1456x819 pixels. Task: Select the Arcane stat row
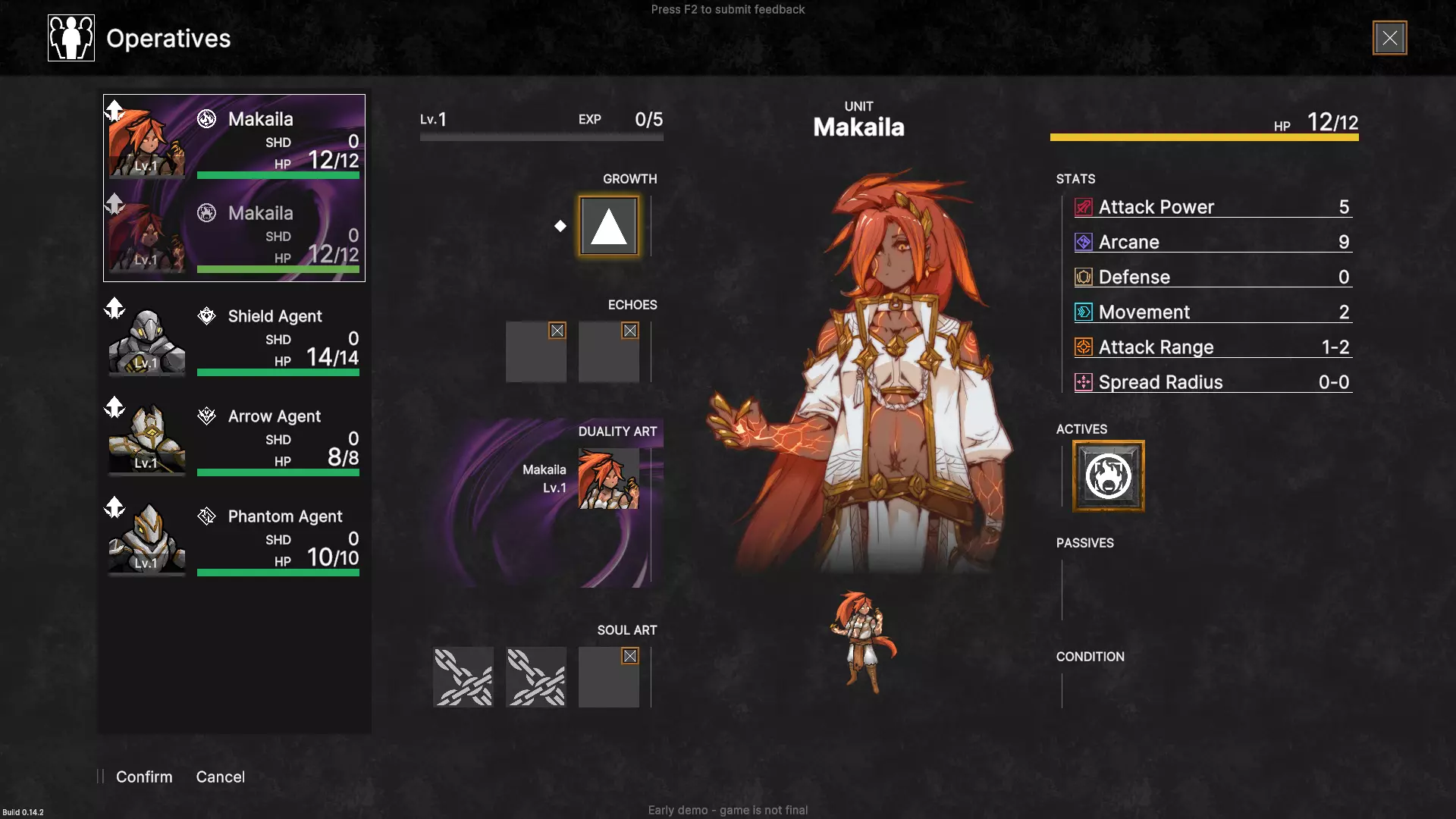(1212, 242)
